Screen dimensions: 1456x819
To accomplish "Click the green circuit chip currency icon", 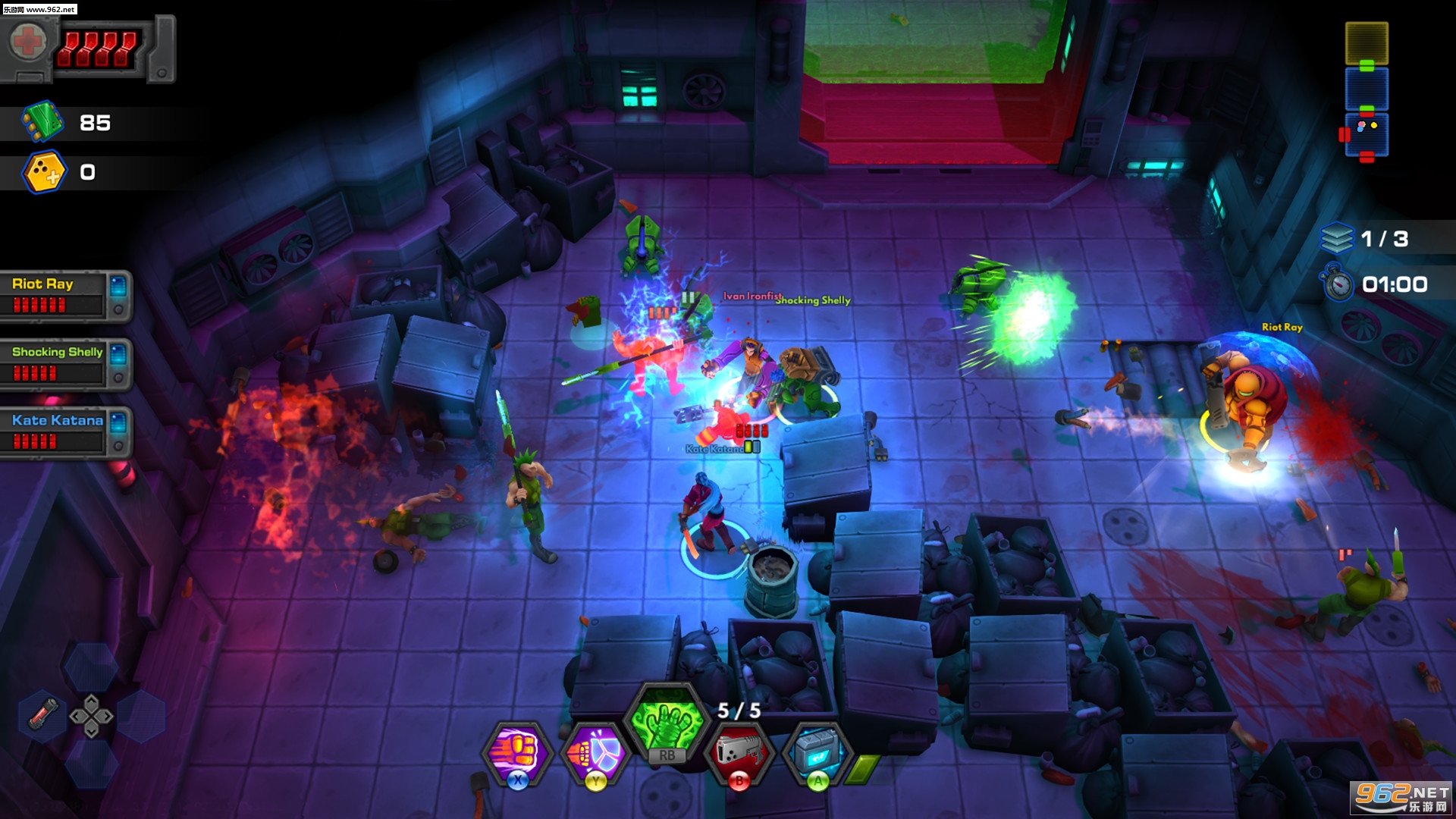I will [x=42, y=122].
